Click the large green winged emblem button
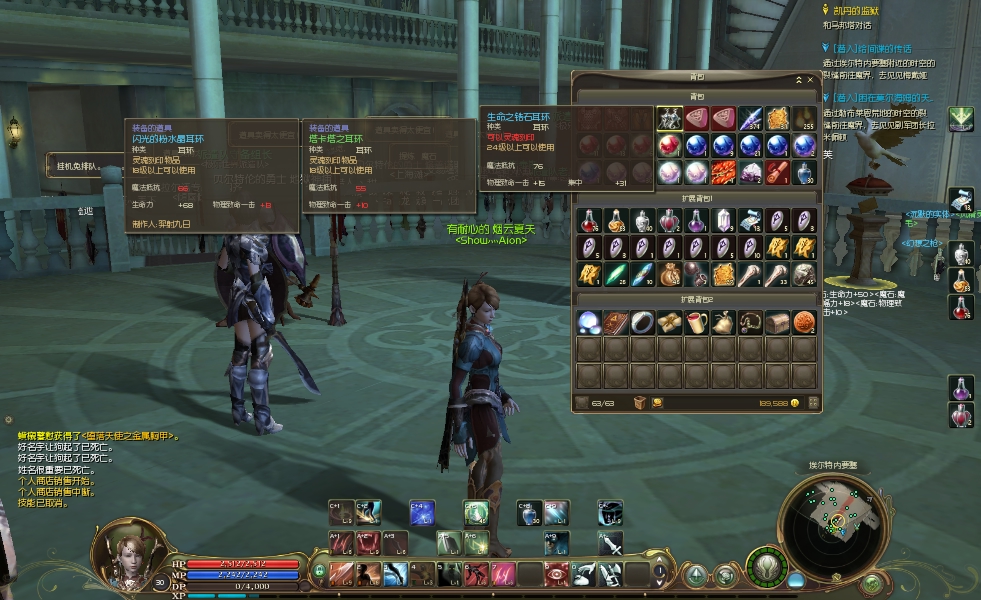The width and height of the screenshot is (981, 600). (x=766, y=567)
